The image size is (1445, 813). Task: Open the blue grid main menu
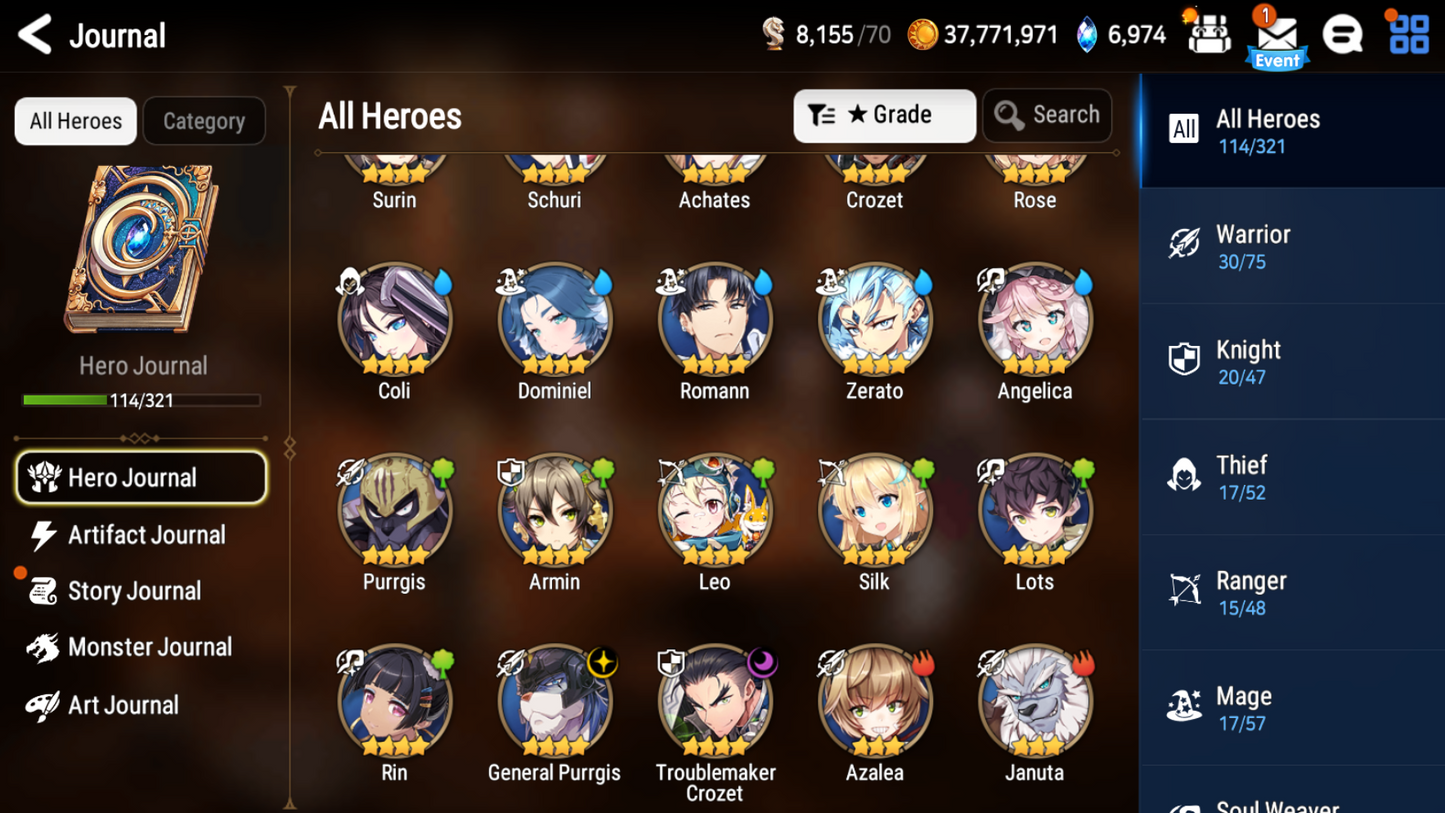tap(1409, 35)
